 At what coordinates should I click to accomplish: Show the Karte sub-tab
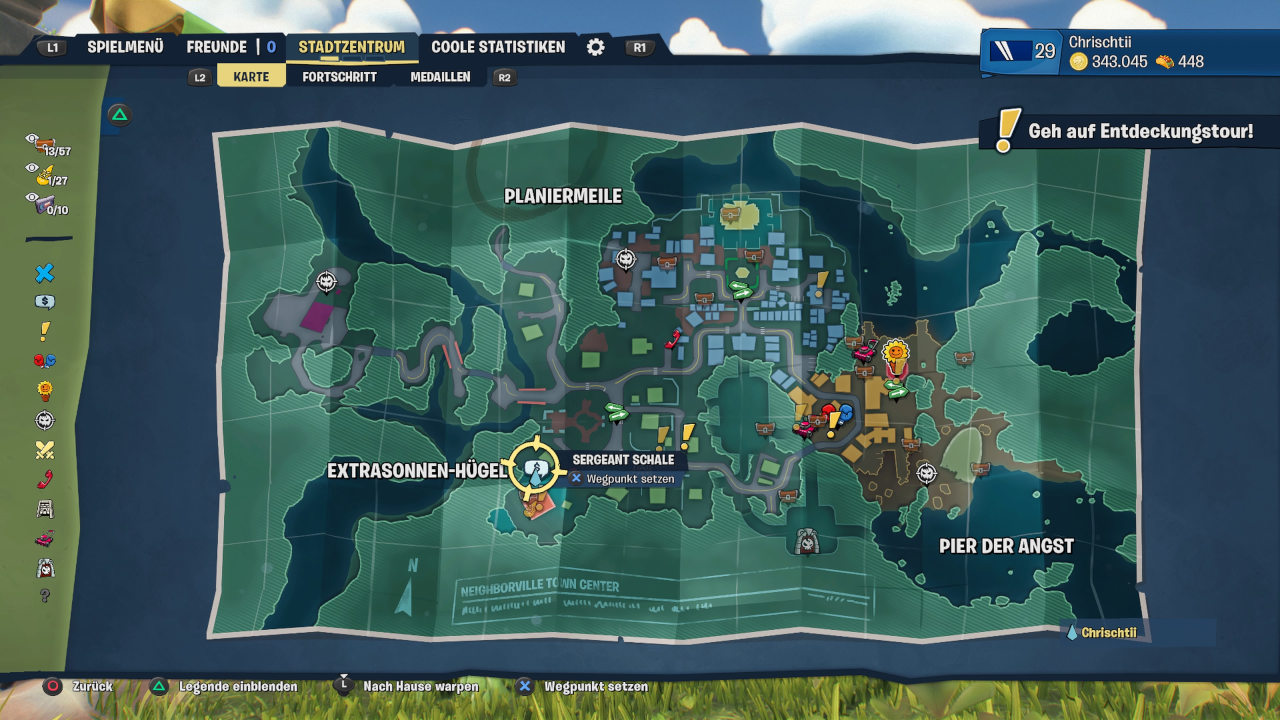tap(251, 77)
